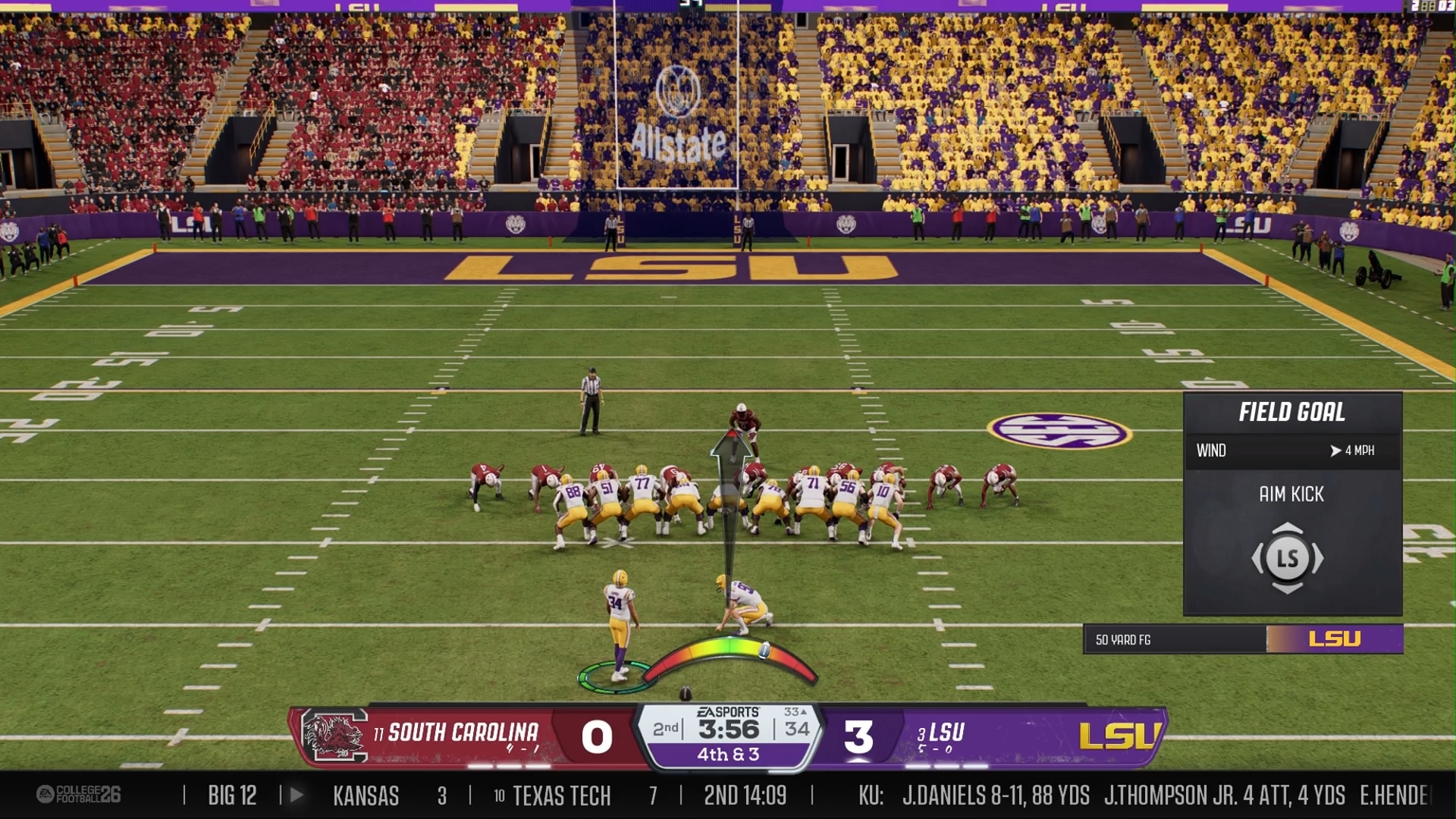Select the kick aim arrow
The image size is (1456, 819).
[x=731, y=500]
